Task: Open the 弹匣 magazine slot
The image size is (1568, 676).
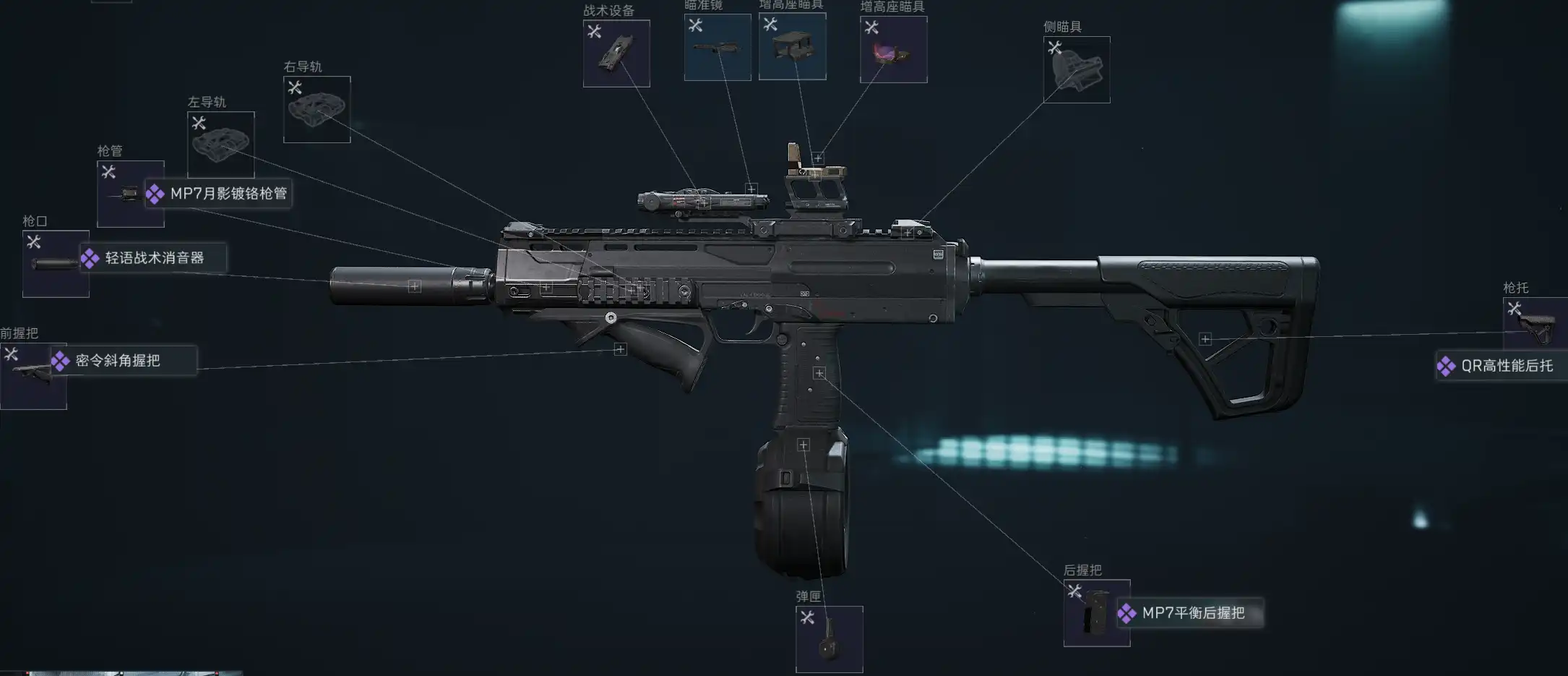Action: [829, 639]
